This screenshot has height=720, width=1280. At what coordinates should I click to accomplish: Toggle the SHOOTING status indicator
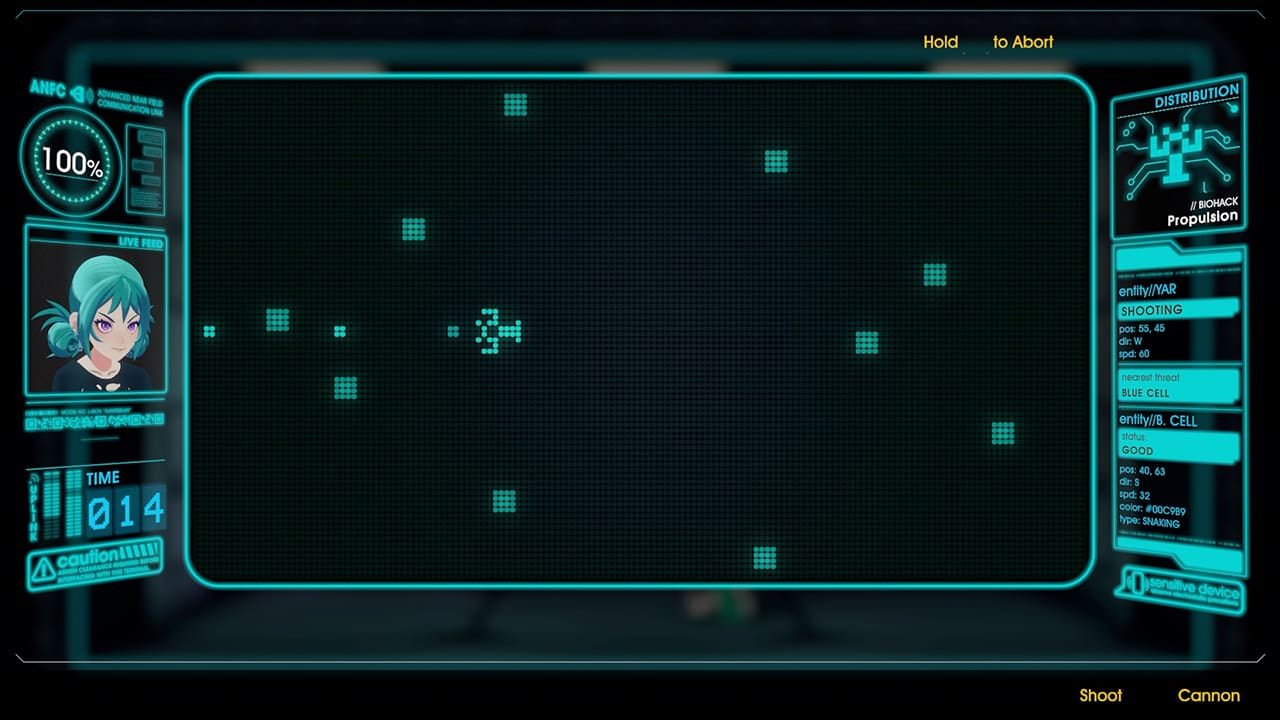(1178, 310)
